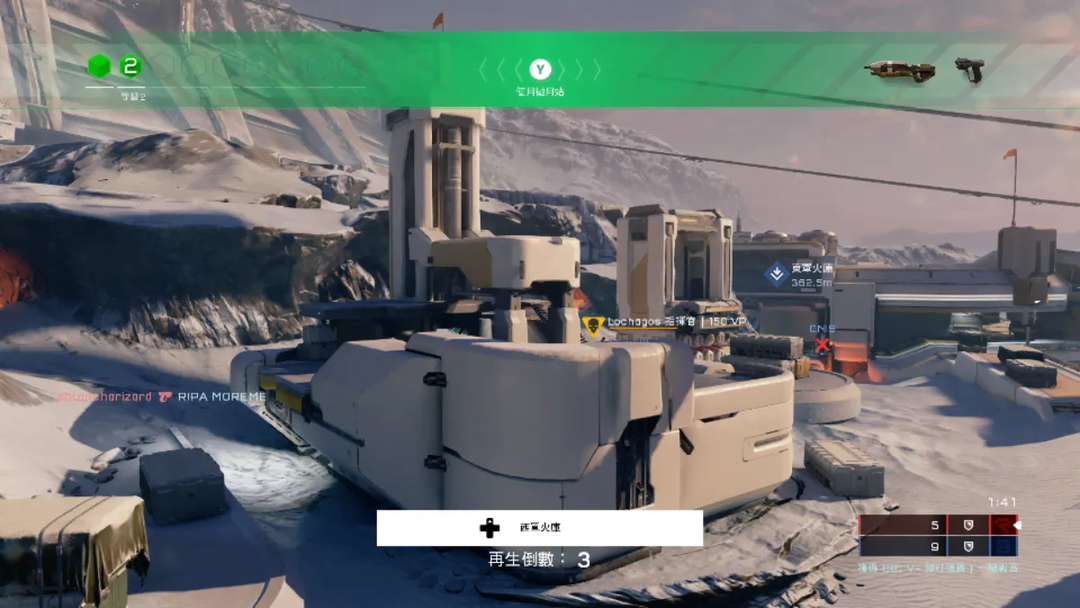Click the blue armory objective marker
Image resolution: width=1080 pixels, height=608 pixels.
pos(776,273)
